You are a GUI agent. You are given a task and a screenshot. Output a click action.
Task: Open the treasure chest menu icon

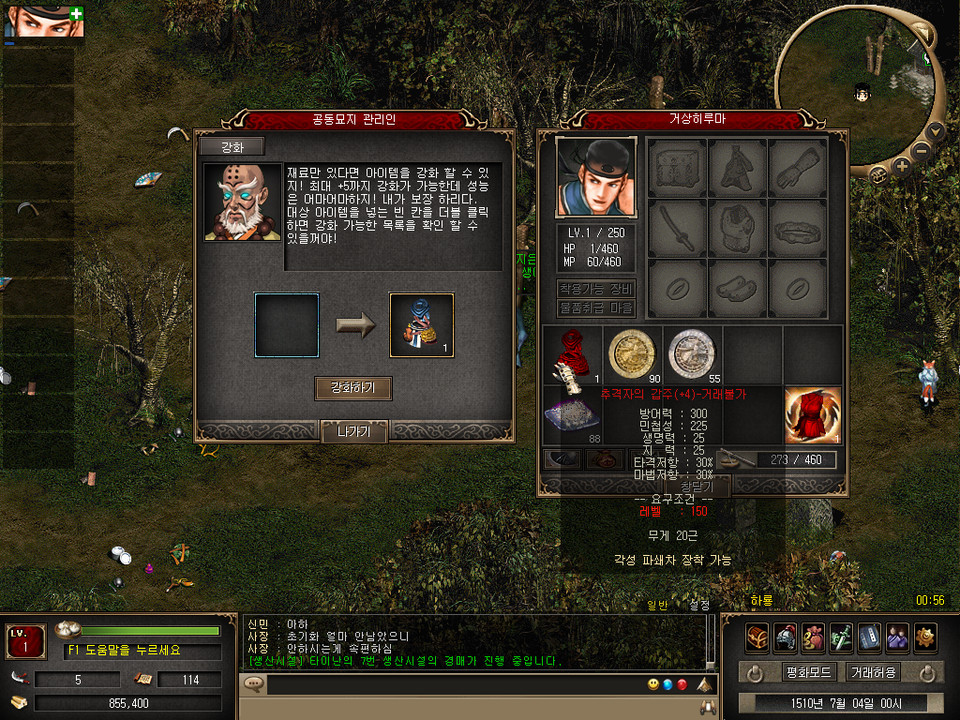(x=757, y=637)
